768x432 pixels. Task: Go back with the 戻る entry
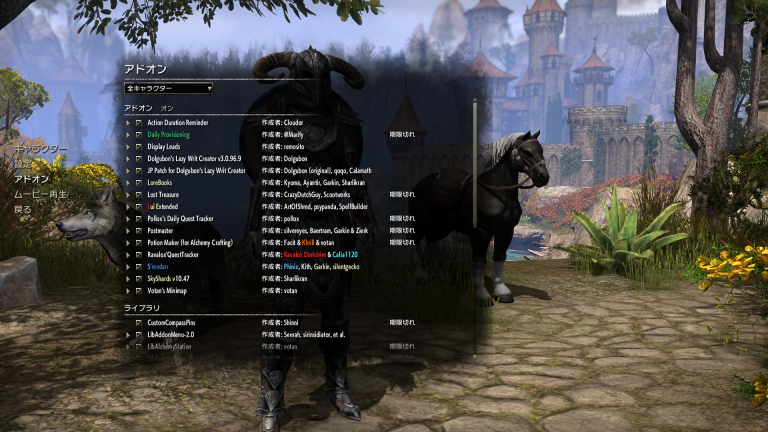(22, 210)
